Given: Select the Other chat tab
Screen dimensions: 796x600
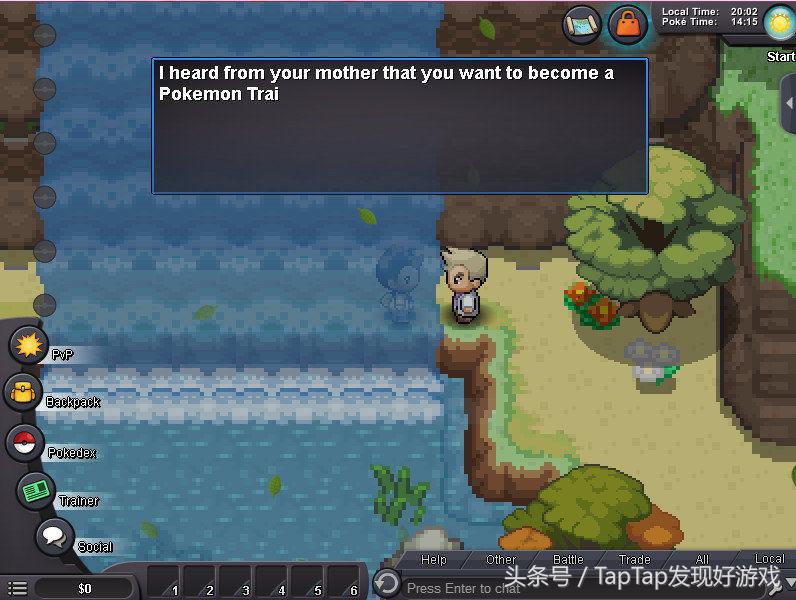Looking at the screenshot, I should [501, 560].
